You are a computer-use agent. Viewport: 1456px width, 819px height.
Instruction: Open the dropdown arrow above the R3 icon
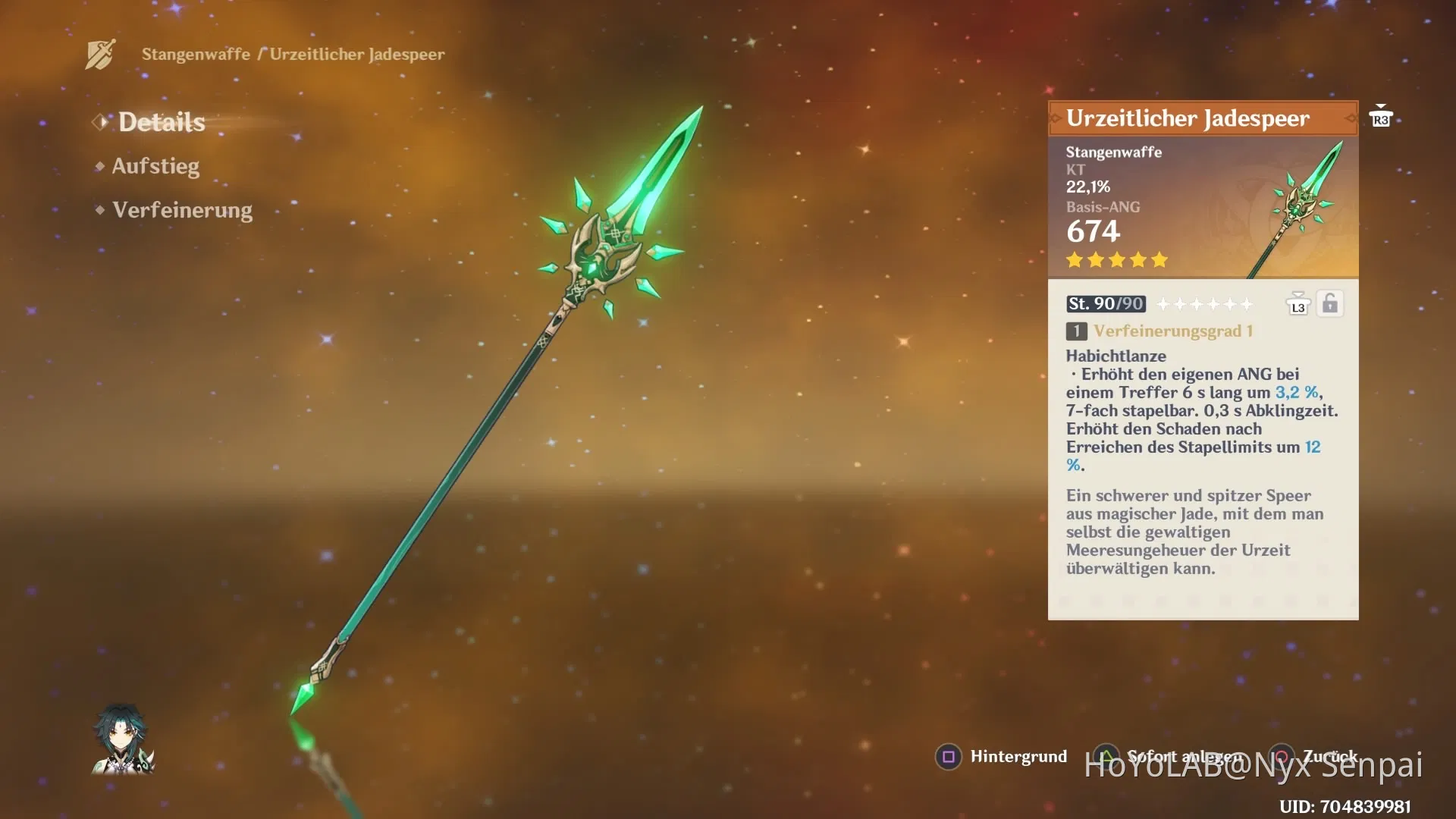pyautogui.click(x=1382, y=106)
